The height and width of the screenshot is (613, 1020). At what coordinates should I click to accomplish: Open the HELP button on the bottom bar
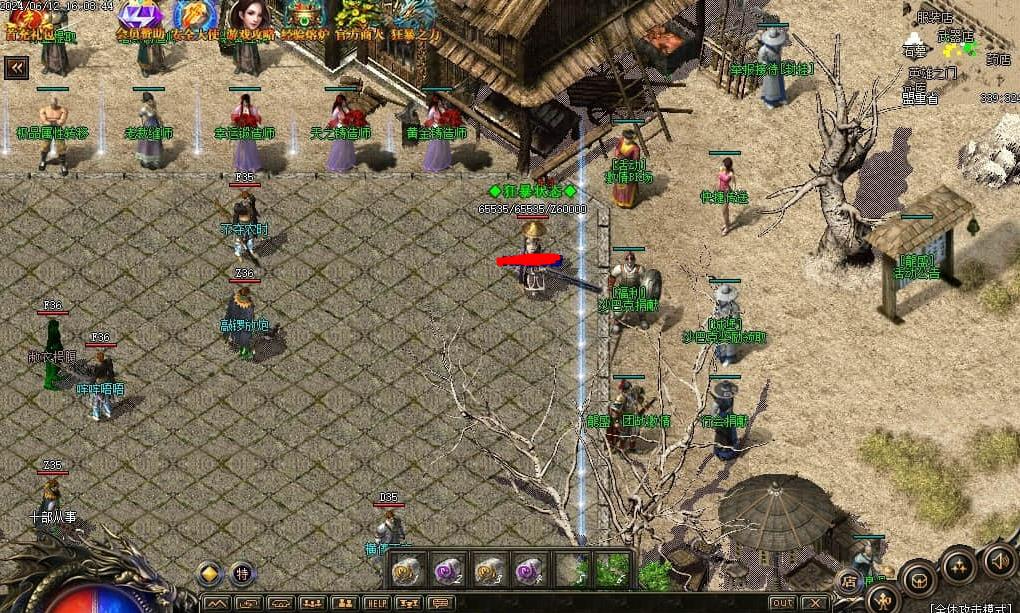point(376,603)
